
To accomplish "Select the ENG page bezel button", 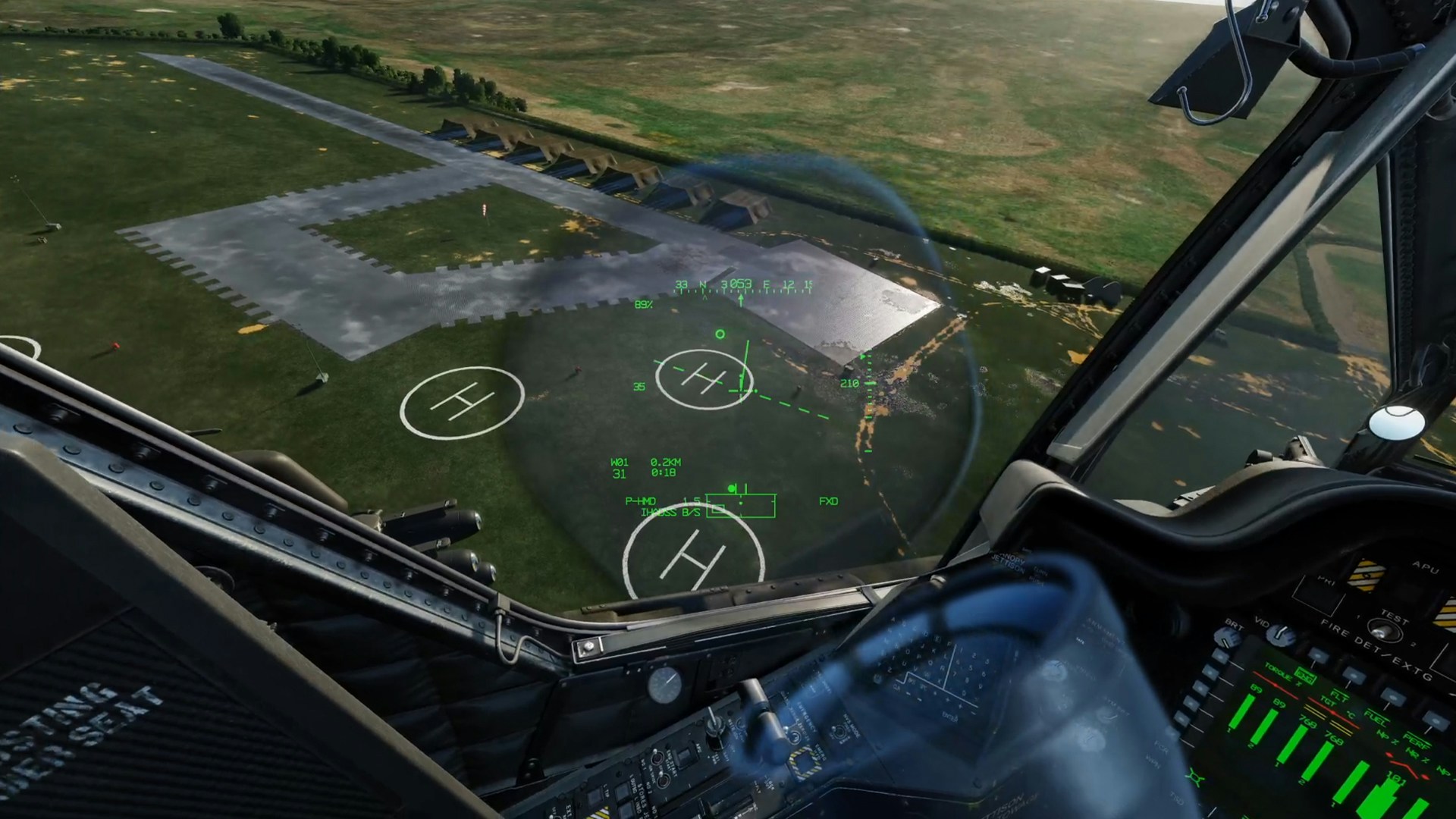I will pos(1318,657).
